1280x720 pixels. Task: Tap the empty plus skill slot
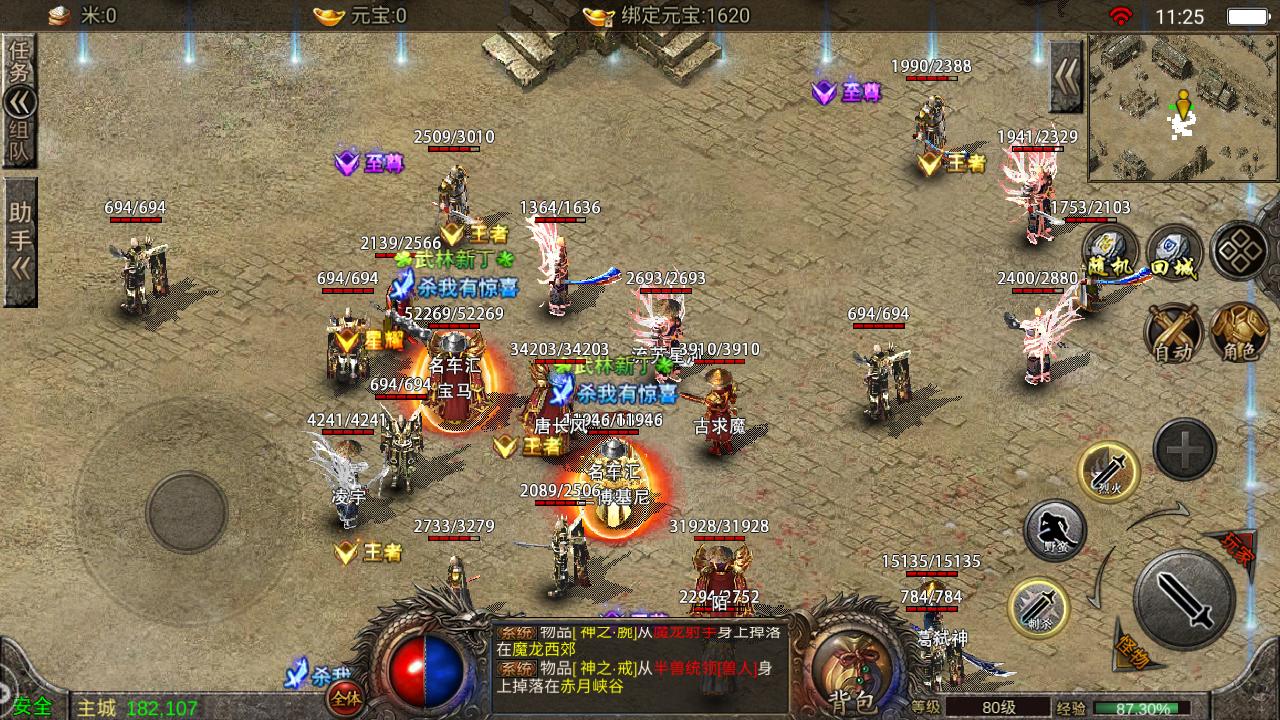click(x=1185, y=450)
